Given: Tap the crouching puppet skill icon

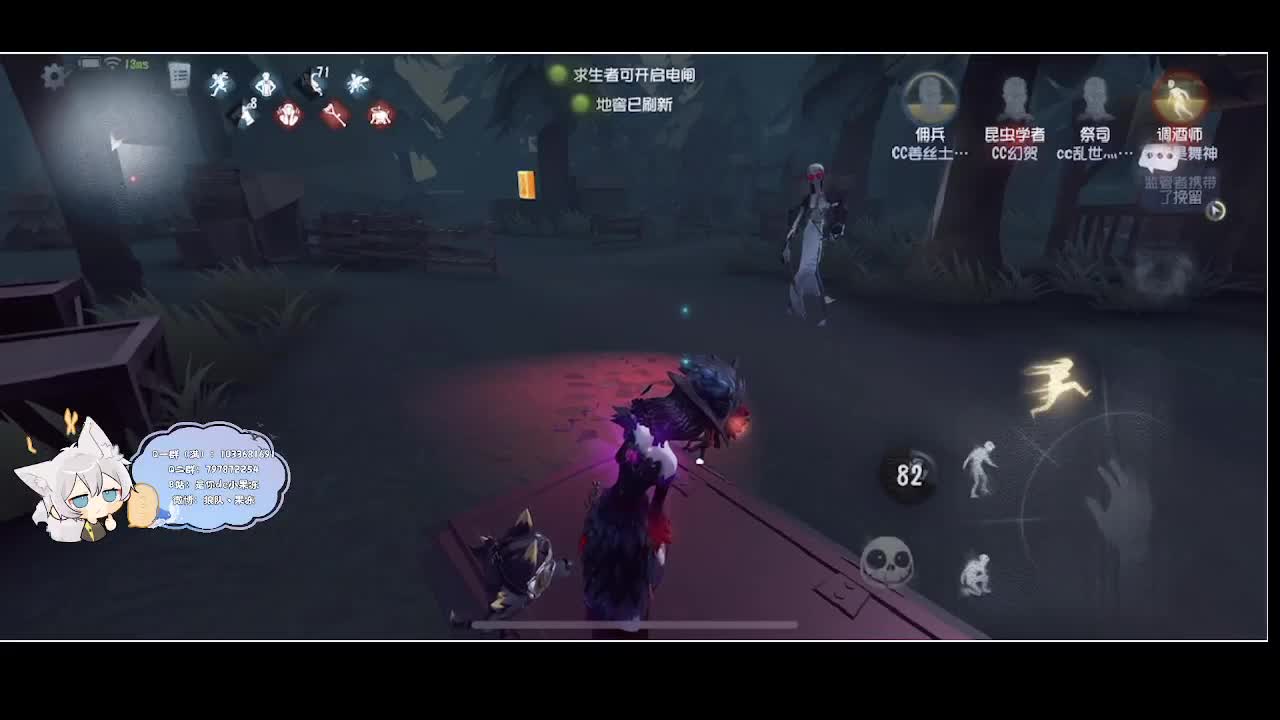Looking at the screenshot, I should tap(977, 573).
